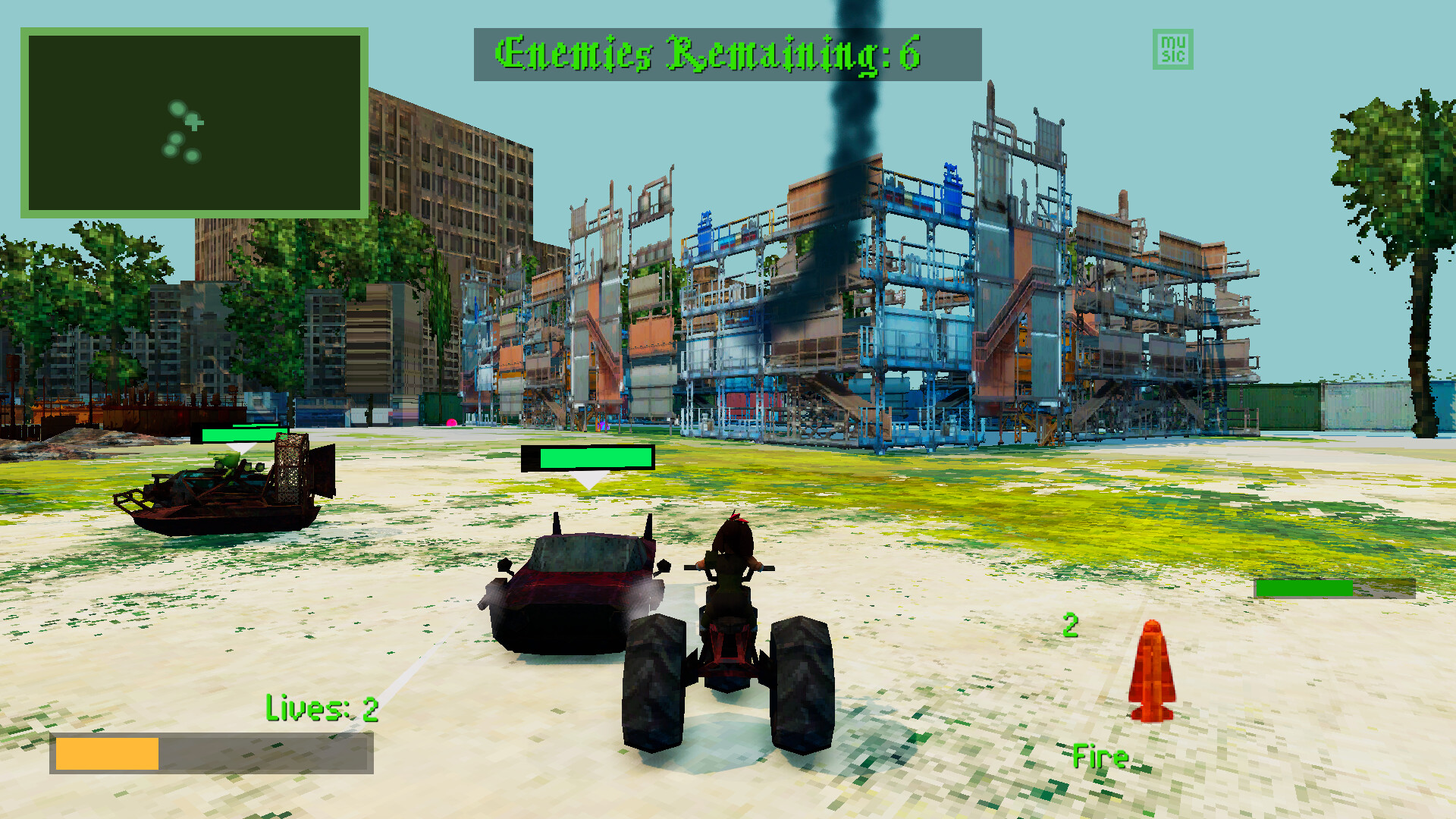Click the distant enemy health bar on the right
Viewport: 1456px width, 819px height.
[x=1303, y=589]
